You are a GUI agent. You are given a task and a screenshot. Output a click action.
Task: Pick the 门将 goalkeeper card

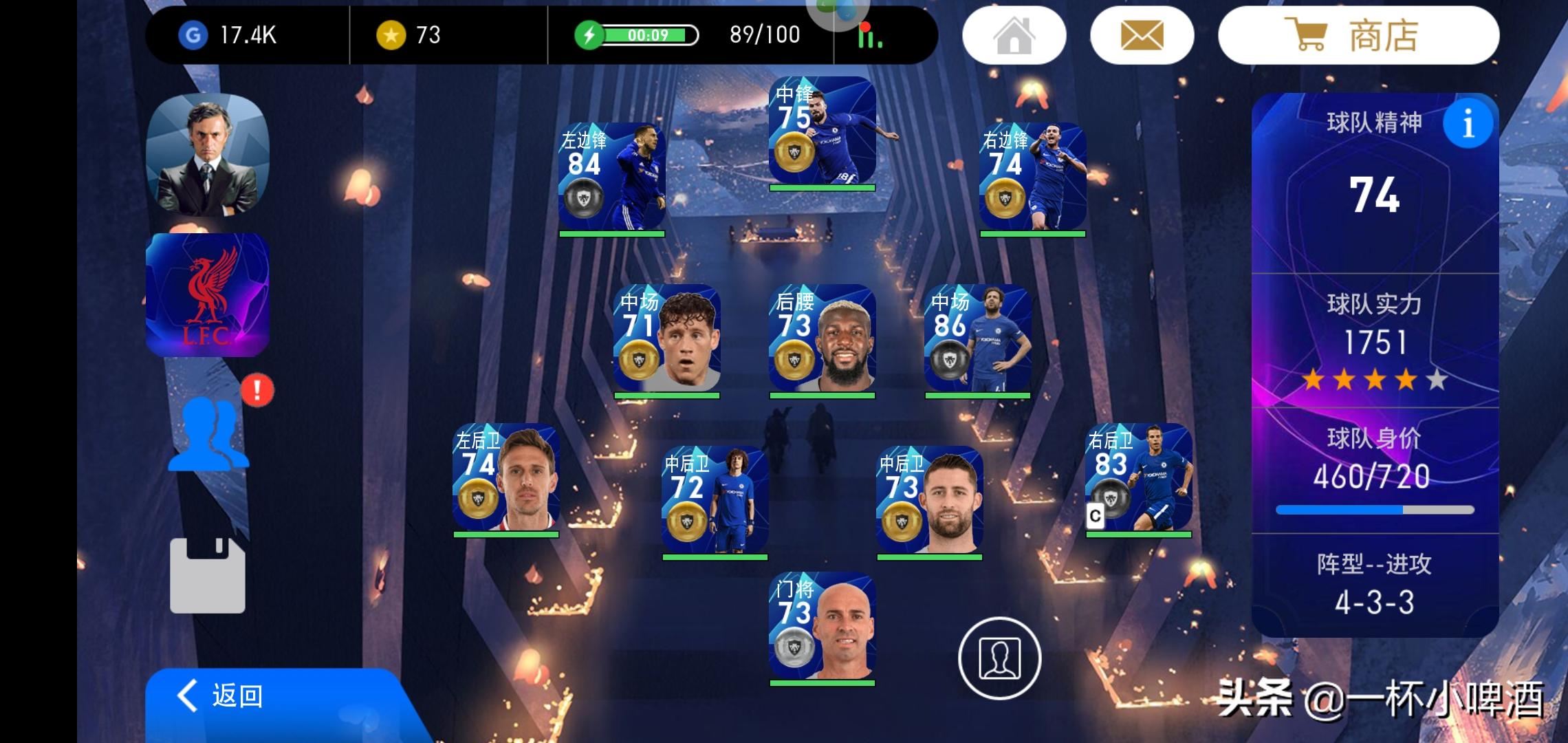click(x=822, y=627)
